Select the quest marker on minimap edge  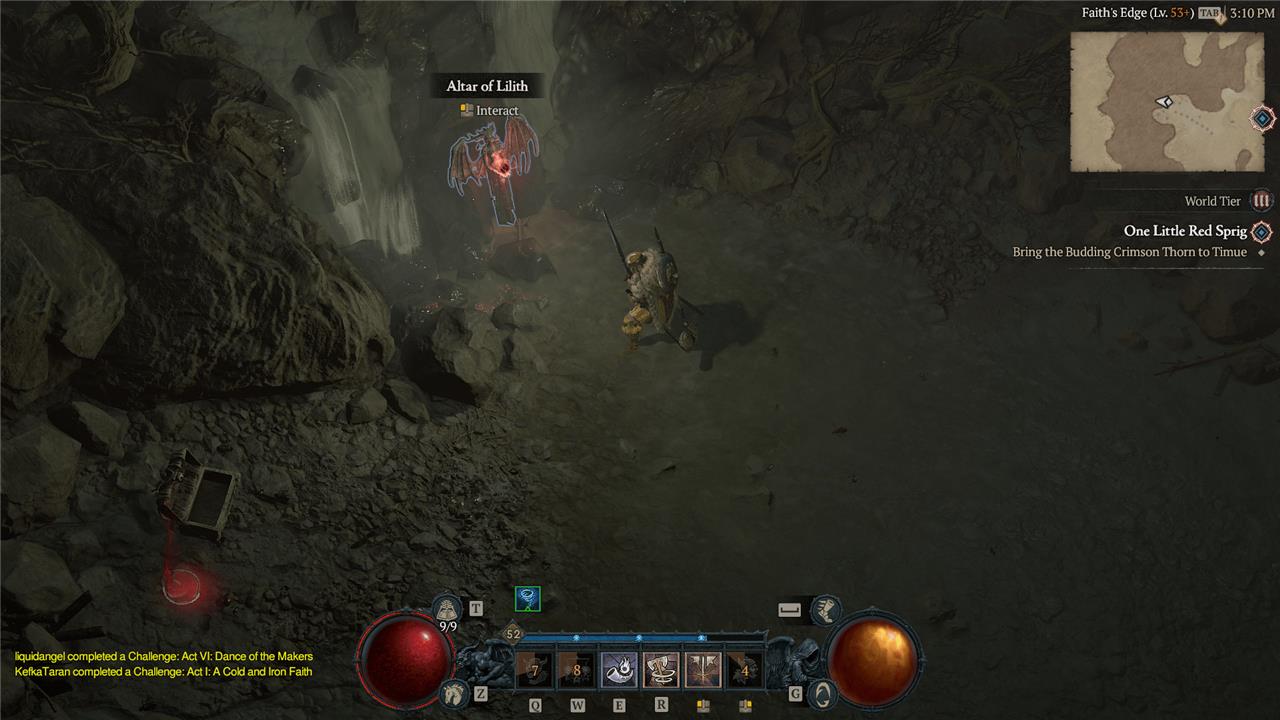[x=1262, y=118]
